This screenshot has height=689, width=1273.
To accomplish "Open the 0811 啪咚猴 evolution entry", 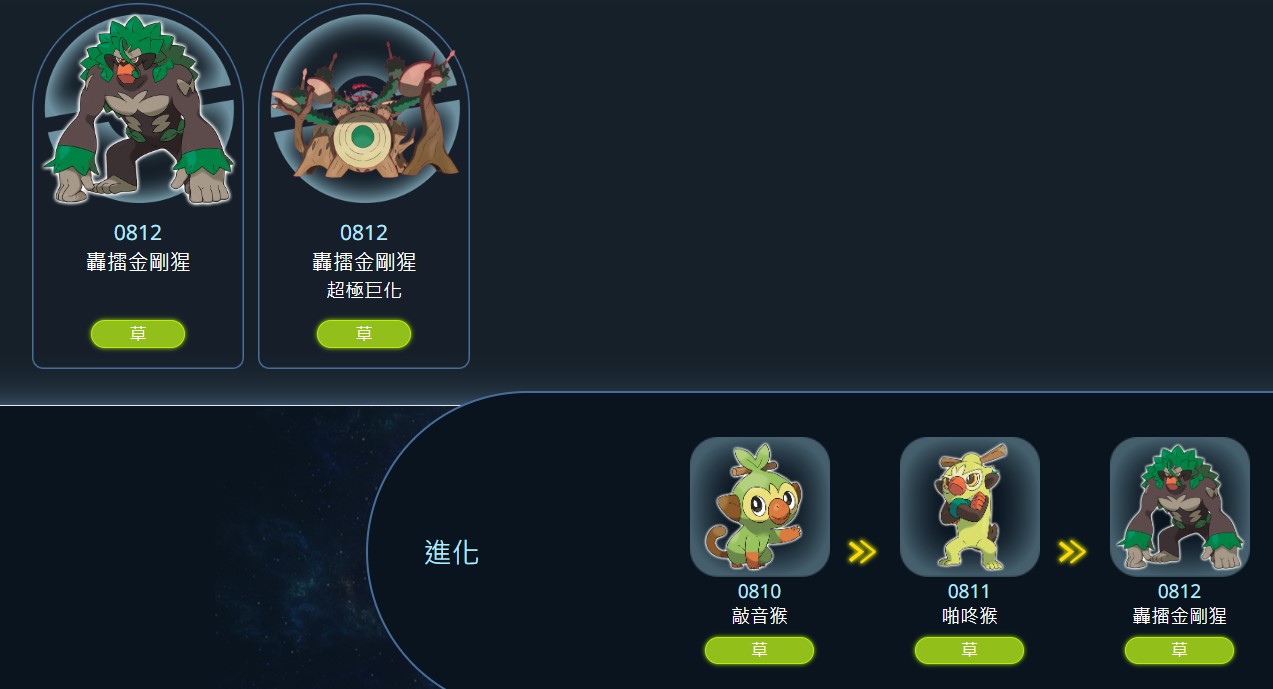I will pos(970,507).
